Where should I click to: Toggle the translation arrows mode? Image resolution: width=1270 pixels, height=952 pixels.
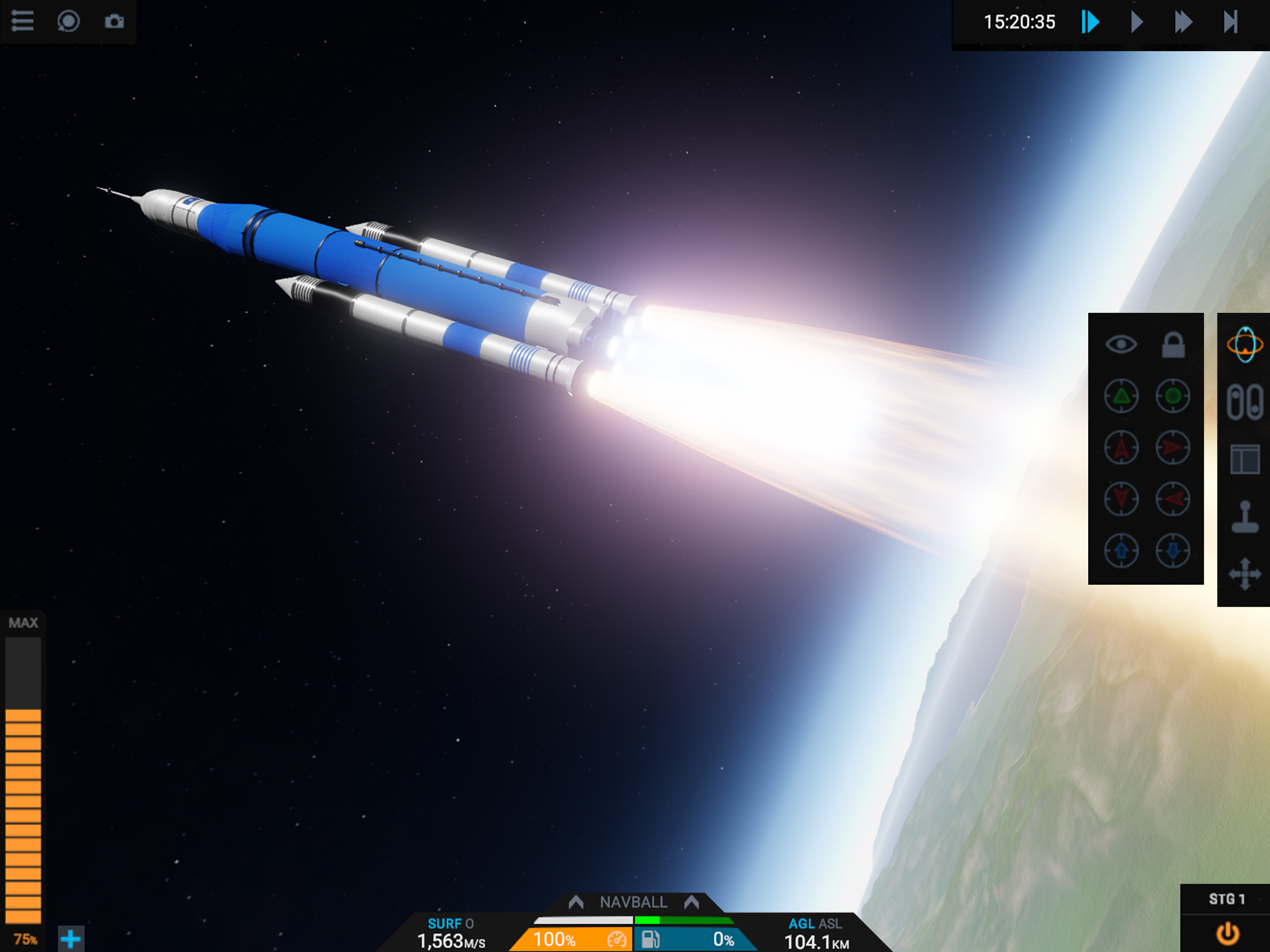point(1244,574)
